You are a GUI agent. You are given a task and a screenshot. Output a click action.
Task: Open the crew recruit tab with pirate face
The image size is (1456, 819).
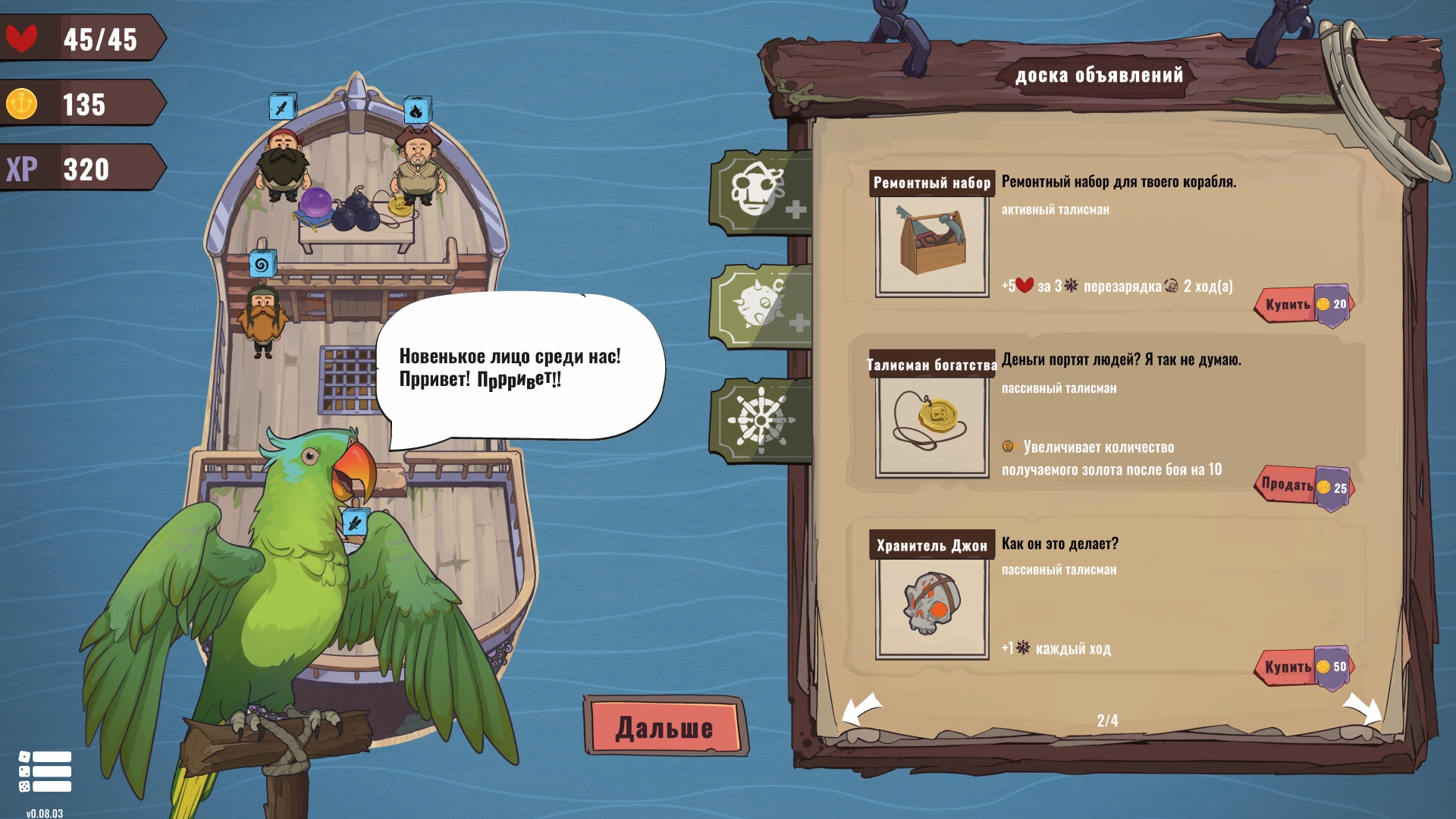click(x=762, y=192)
